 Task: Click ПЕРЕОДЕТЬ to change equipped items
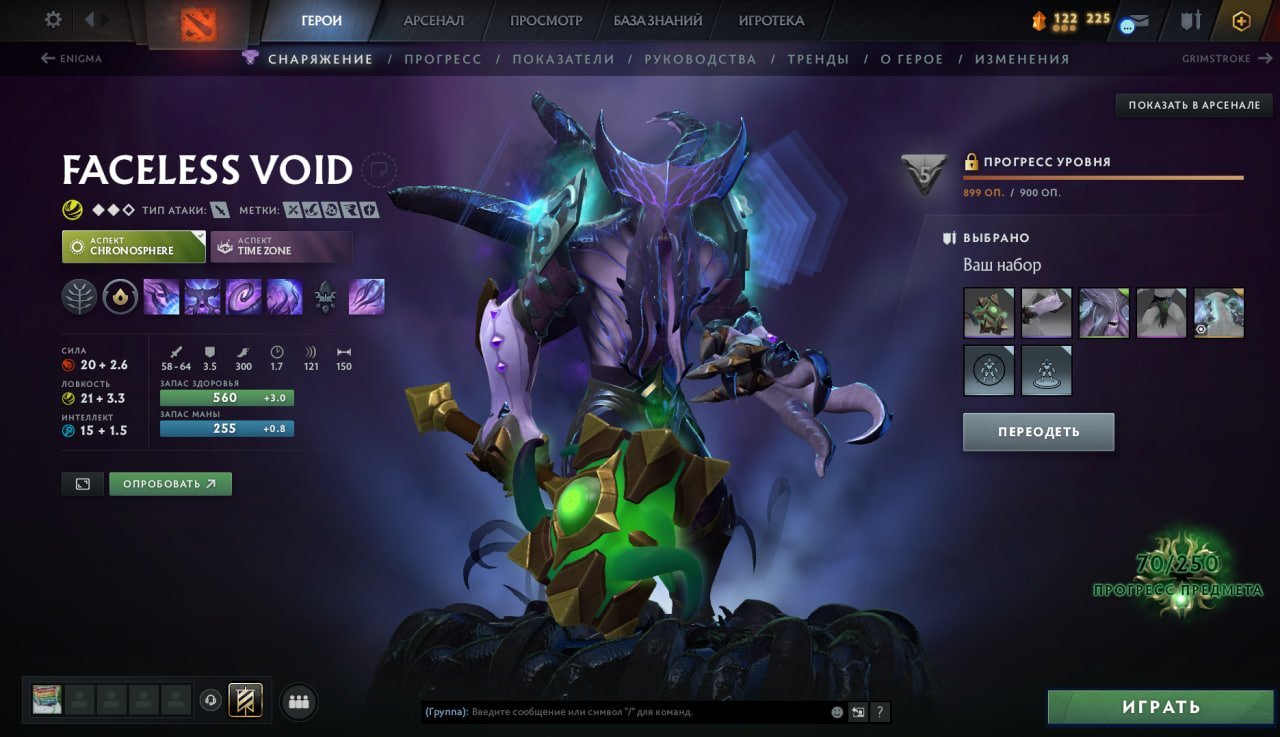(1038, 432)
